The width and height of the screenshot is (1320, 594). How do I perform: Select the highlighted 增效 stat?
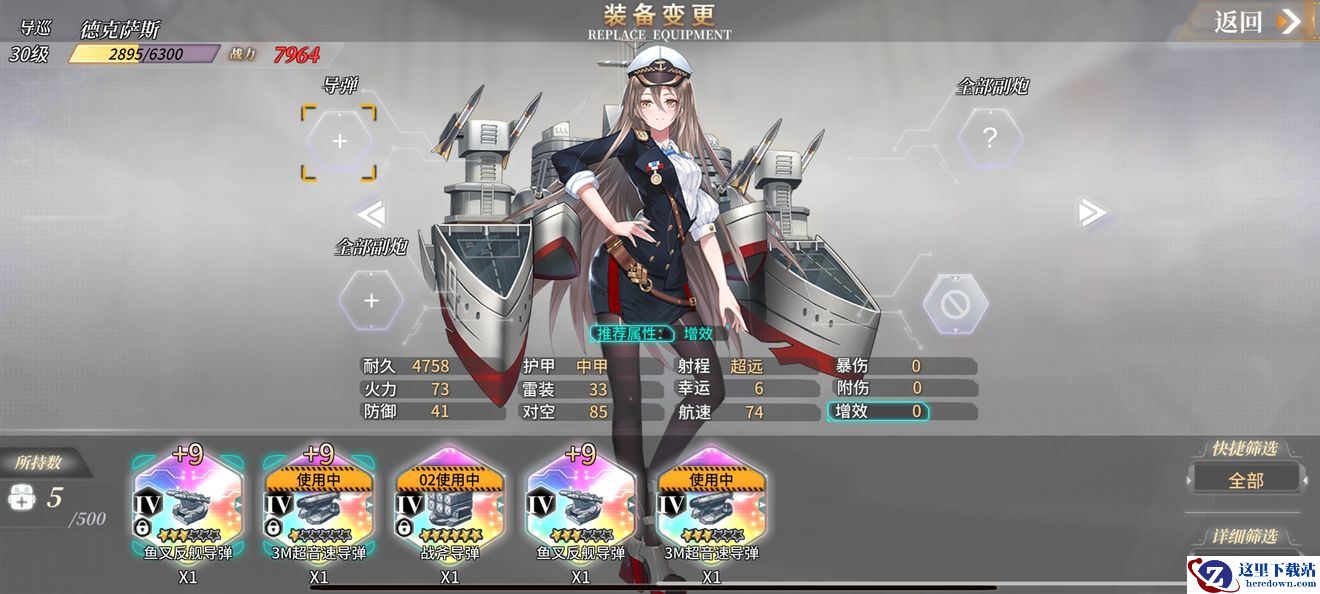pos(877,411)
